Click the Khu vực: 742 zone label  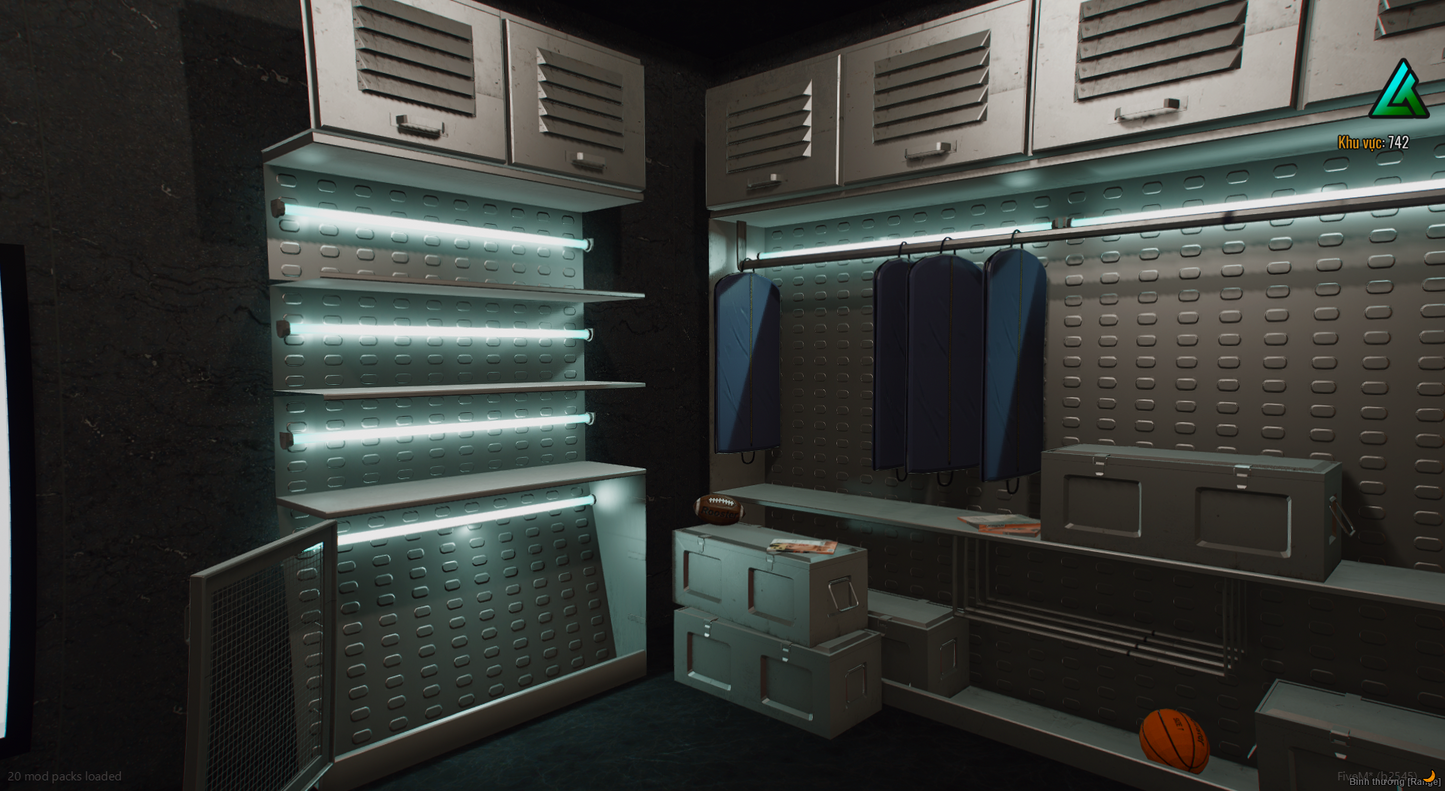pyautogui.click(x=1375, y=143)
